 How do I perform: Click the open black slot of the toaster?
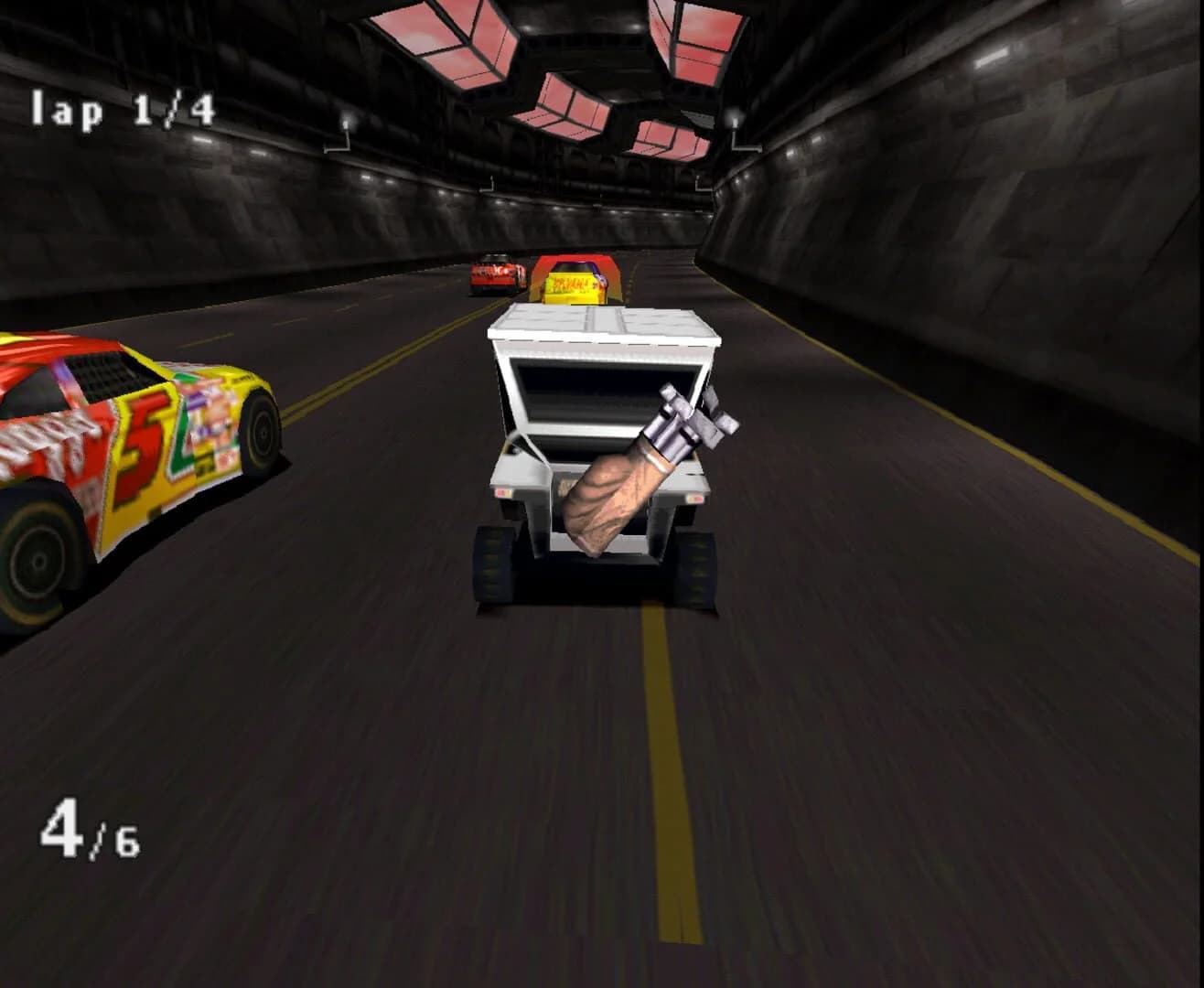tap(595, 393)
